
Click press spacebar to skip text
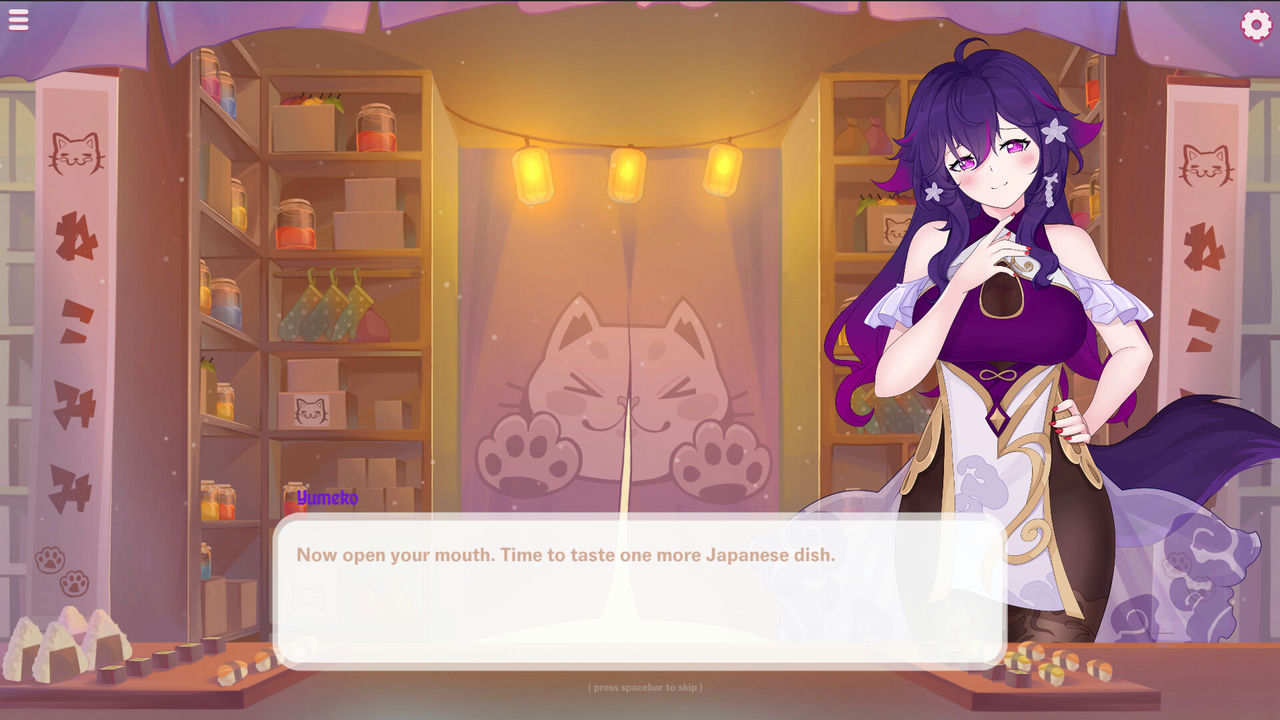pos(645,689)
